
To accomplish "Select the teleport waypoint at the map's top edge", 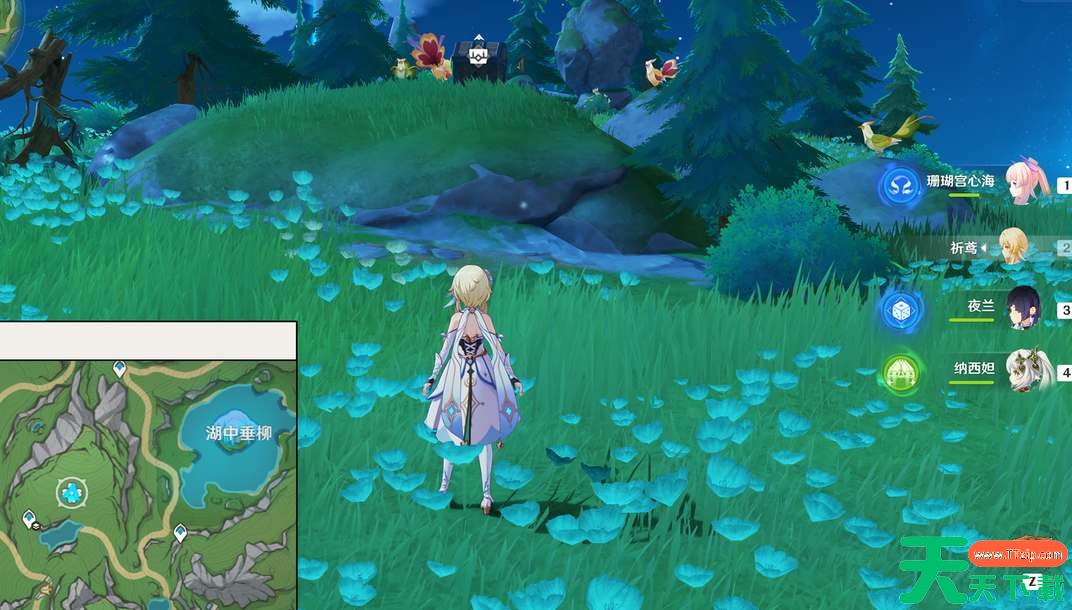I will point(119,369).
